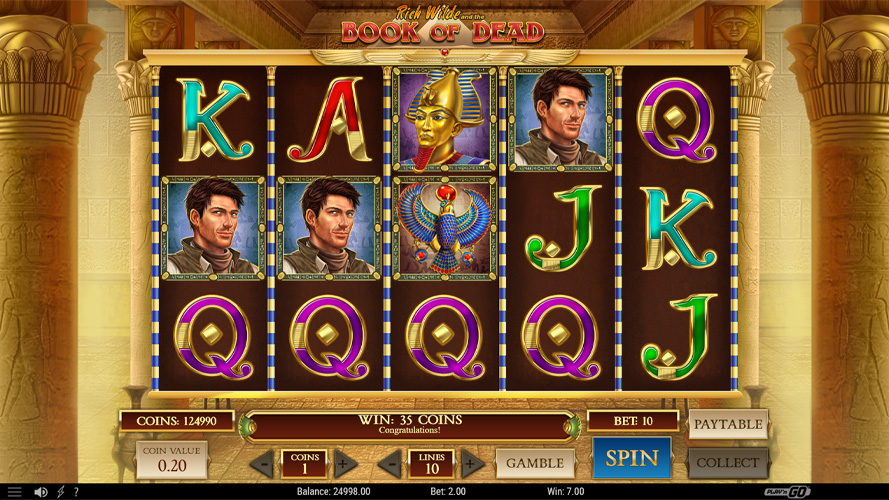Open help with the question mark icon
The image size is (889, 500).
[76, 492]
